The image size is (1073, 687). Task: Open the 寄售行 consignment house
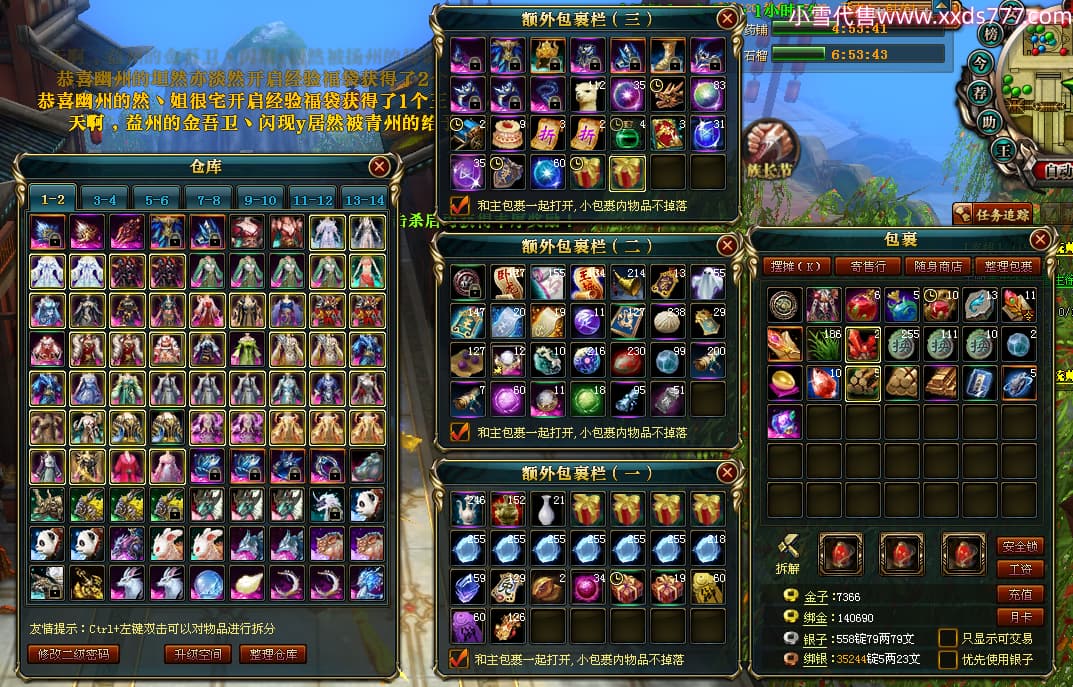click(869, 266)
